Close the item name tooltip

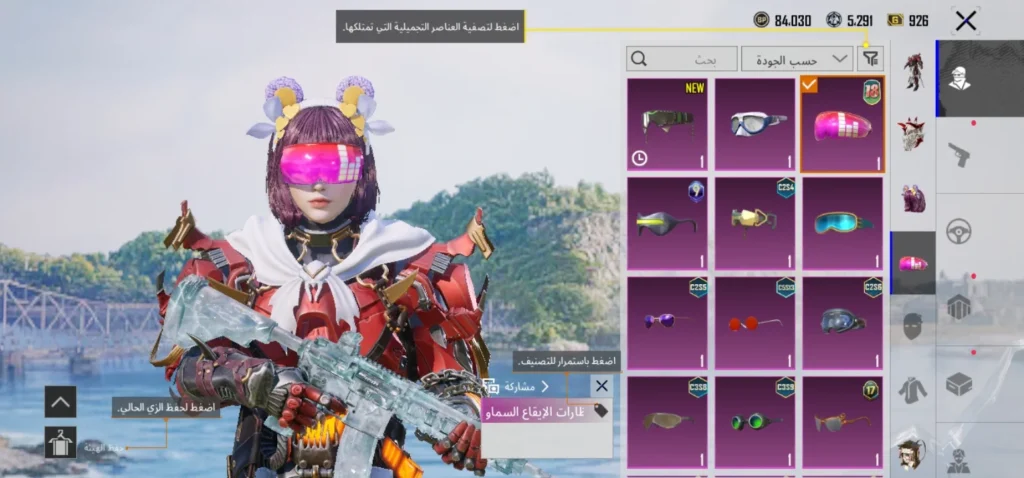click(601, 386)
